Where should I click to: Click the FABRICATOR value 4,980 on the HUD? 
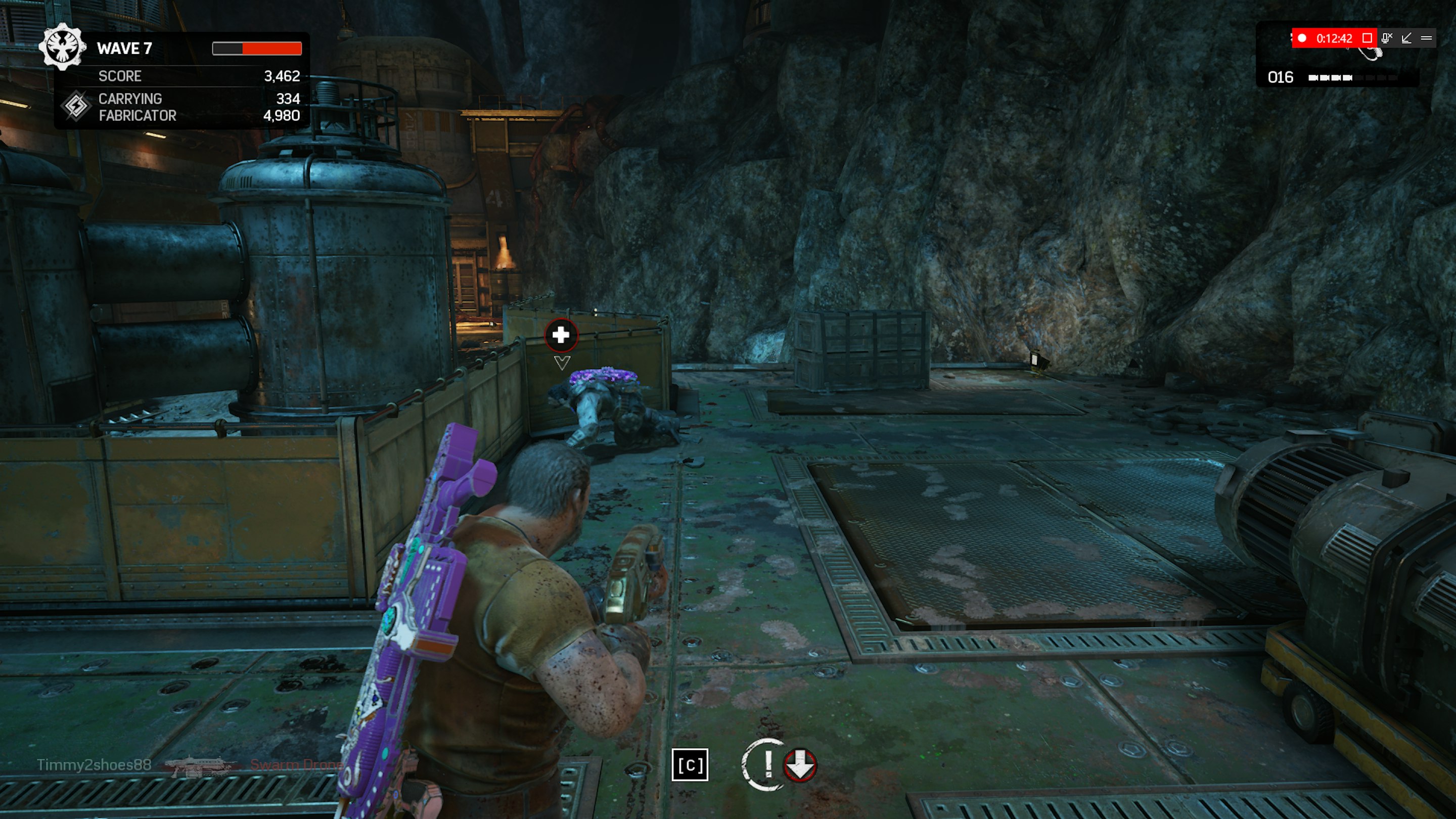pos(283,116)
